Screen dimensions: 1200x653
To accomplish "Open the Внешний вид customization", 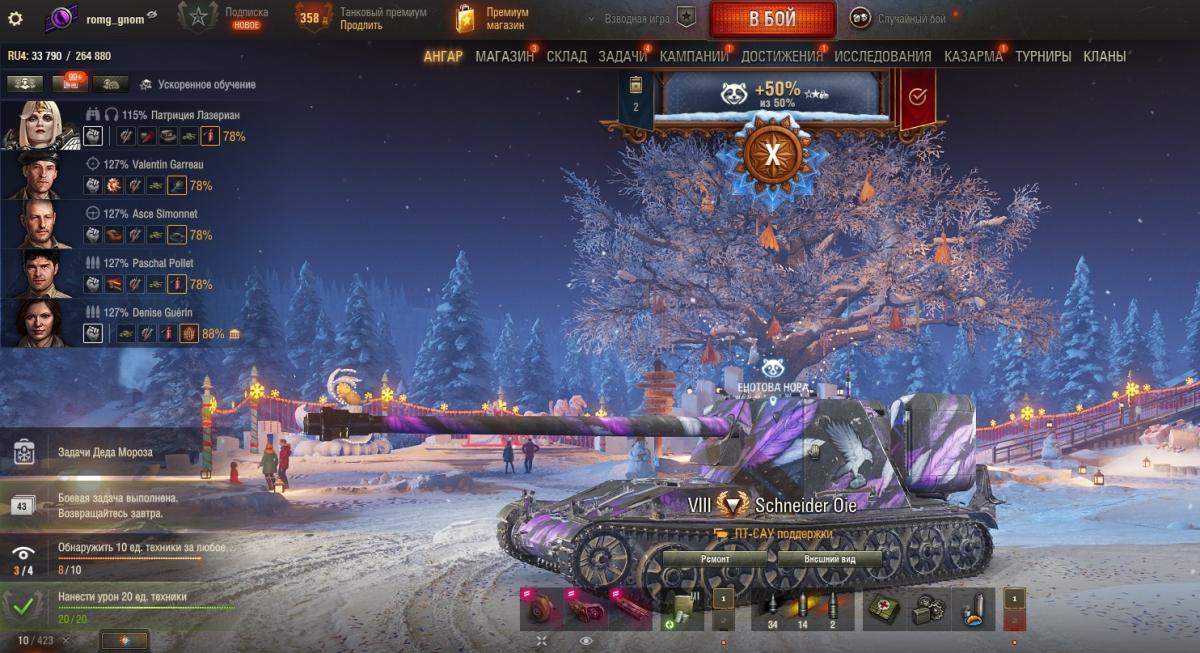I will (x=829, y=559).
